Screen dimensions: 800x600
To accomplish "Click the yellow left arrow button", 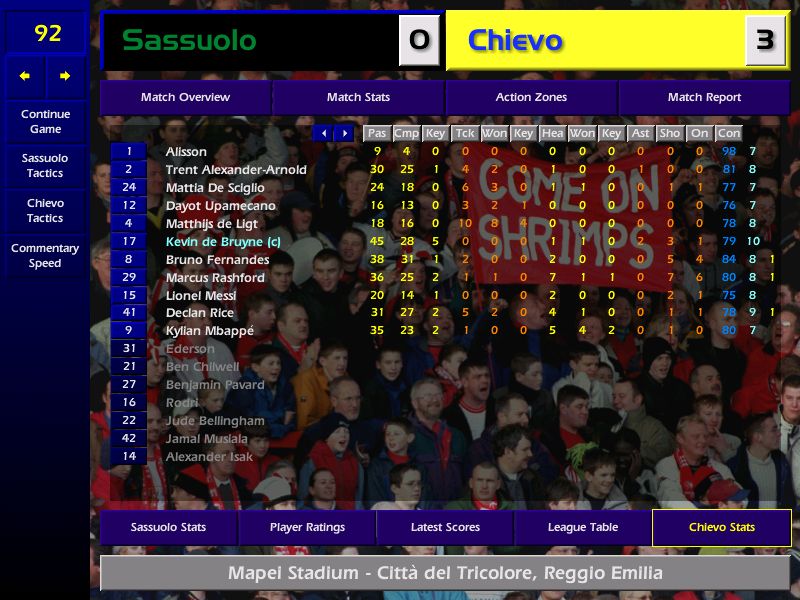I will click(x=25, y=76).
